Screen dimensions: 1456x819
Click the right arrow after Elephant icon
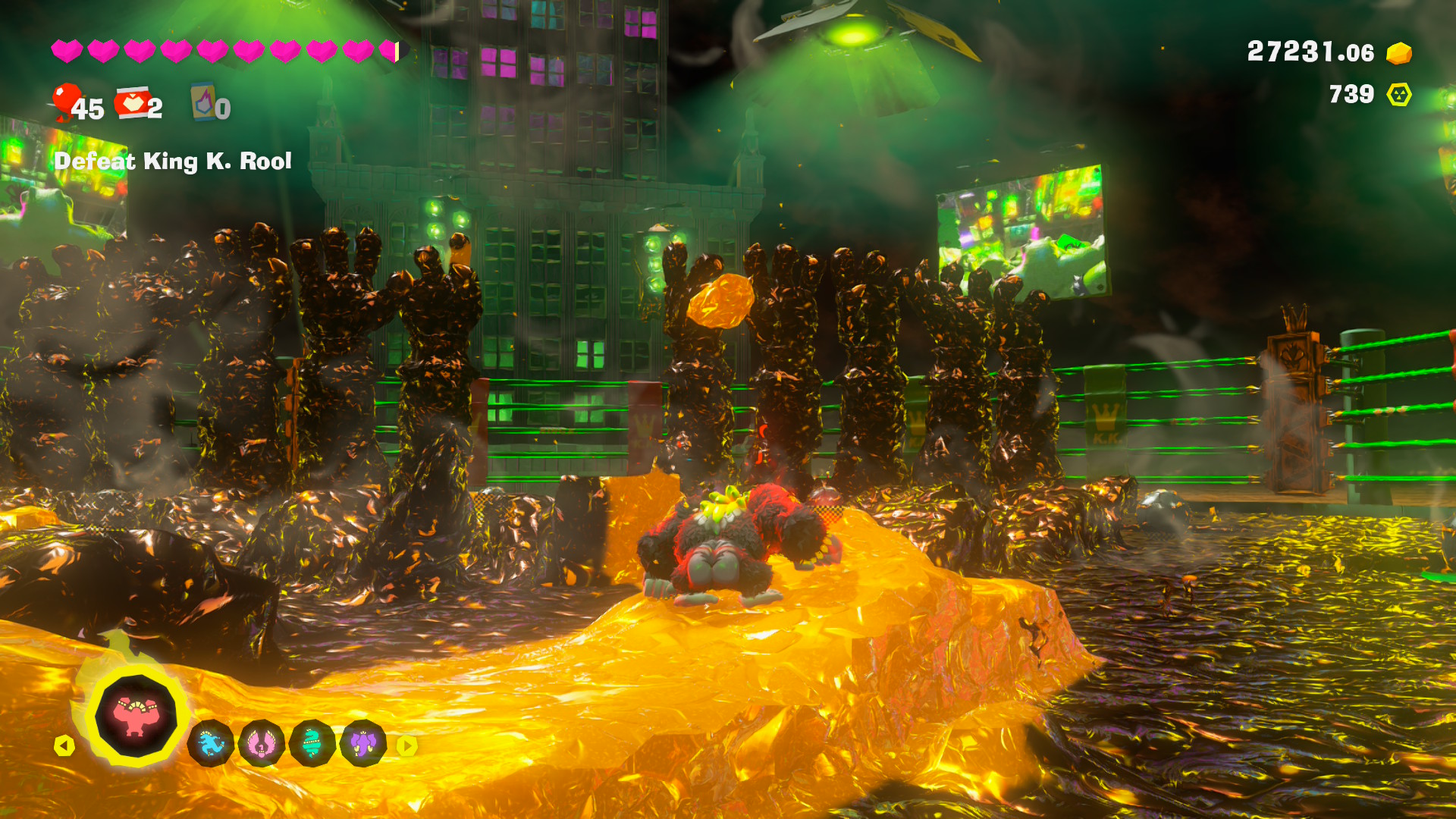(x=407, y=746)
